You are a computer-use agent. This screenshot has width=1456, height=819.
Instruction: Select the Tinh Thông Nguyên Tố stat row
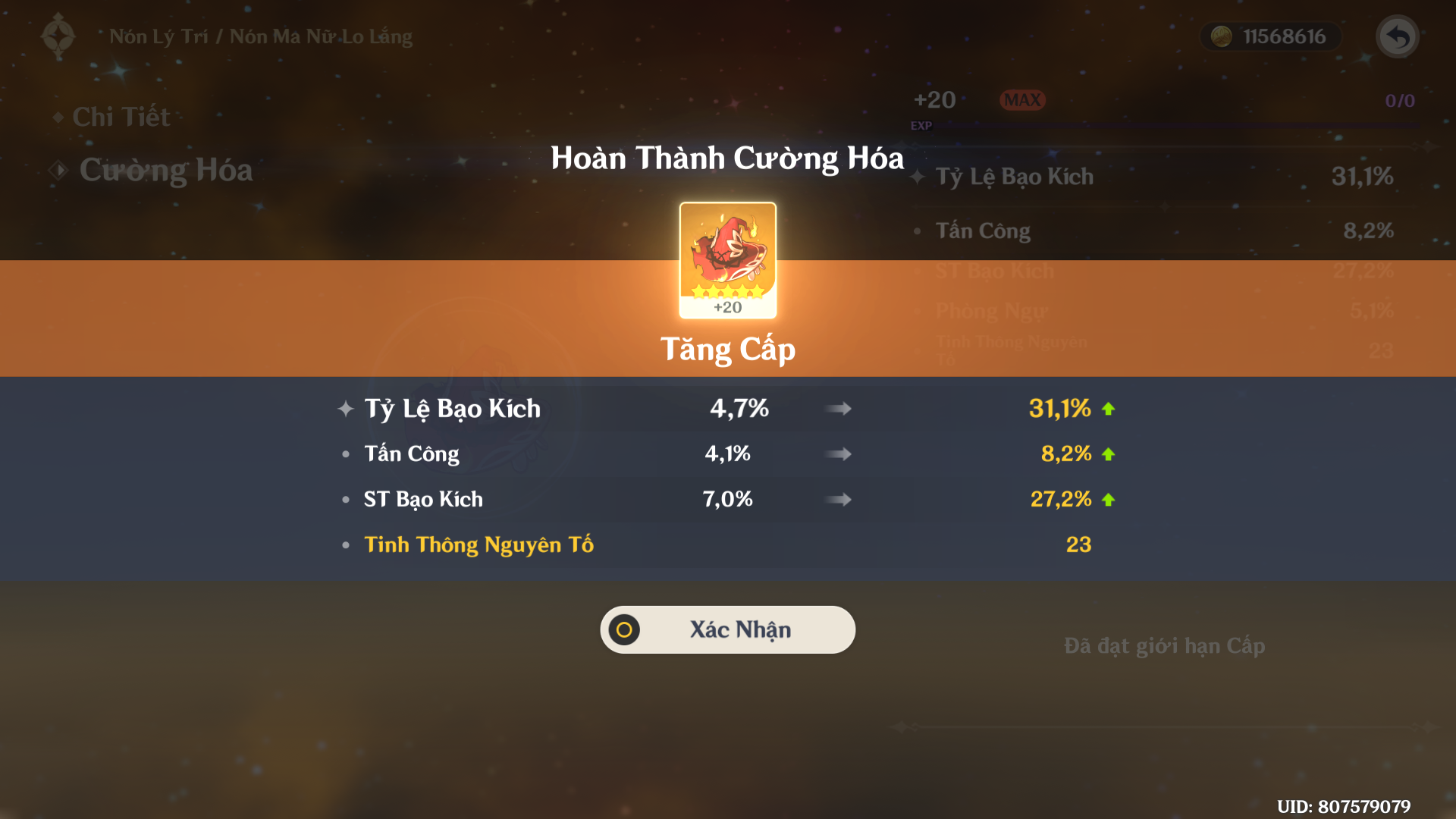pyautogui.click(x=479, y=544)
